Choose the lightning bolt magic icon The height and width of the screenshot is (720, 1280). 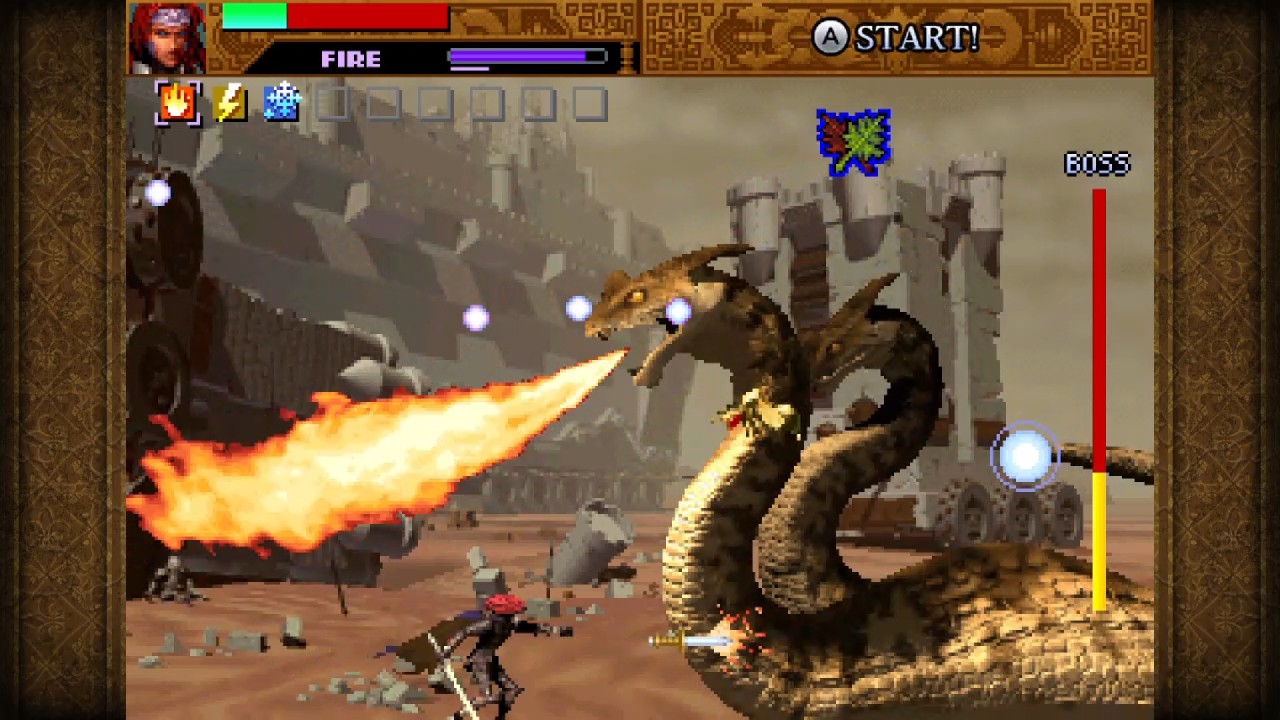pos(230,103)
